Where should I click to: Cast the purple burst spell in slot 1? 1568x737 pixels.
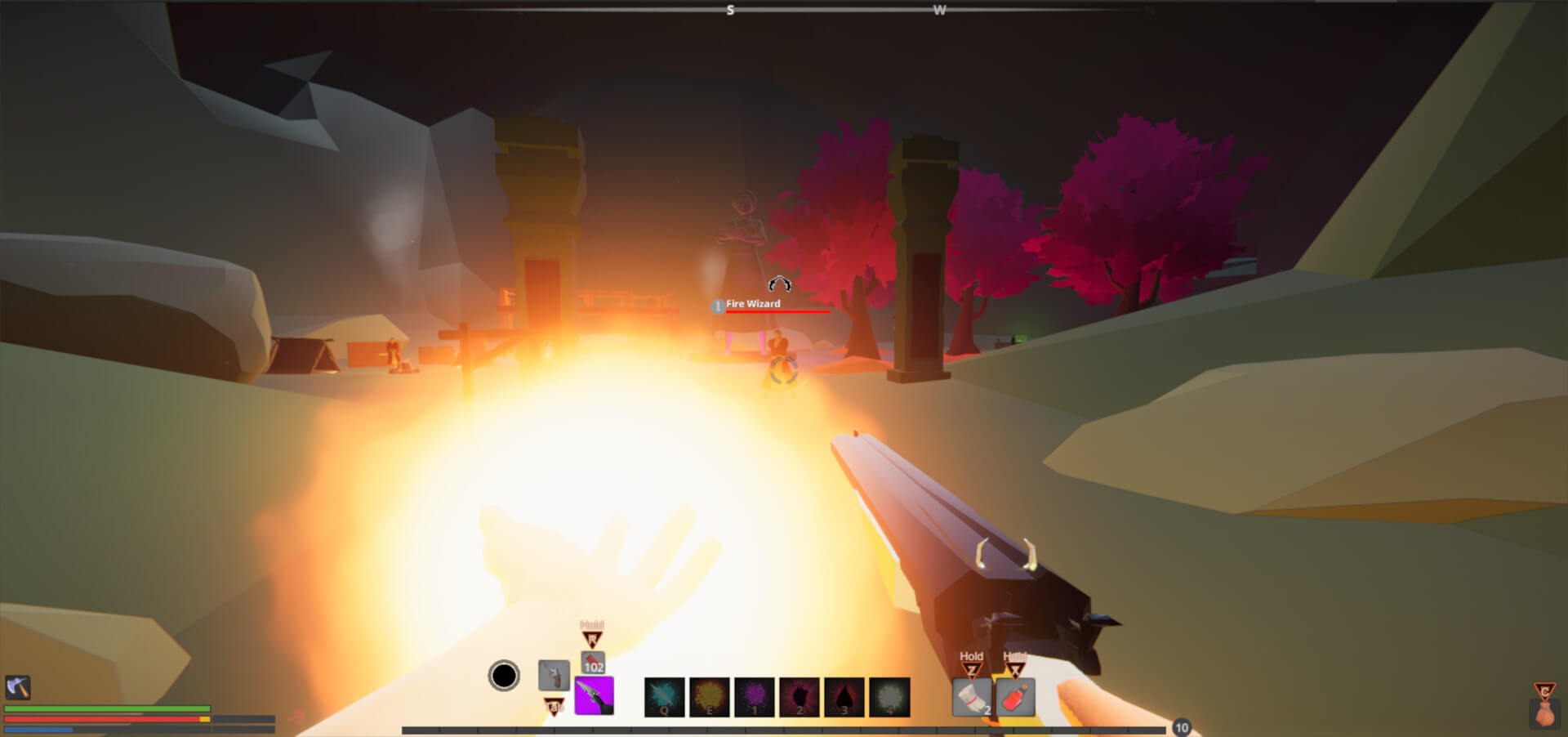click(755, 697)
